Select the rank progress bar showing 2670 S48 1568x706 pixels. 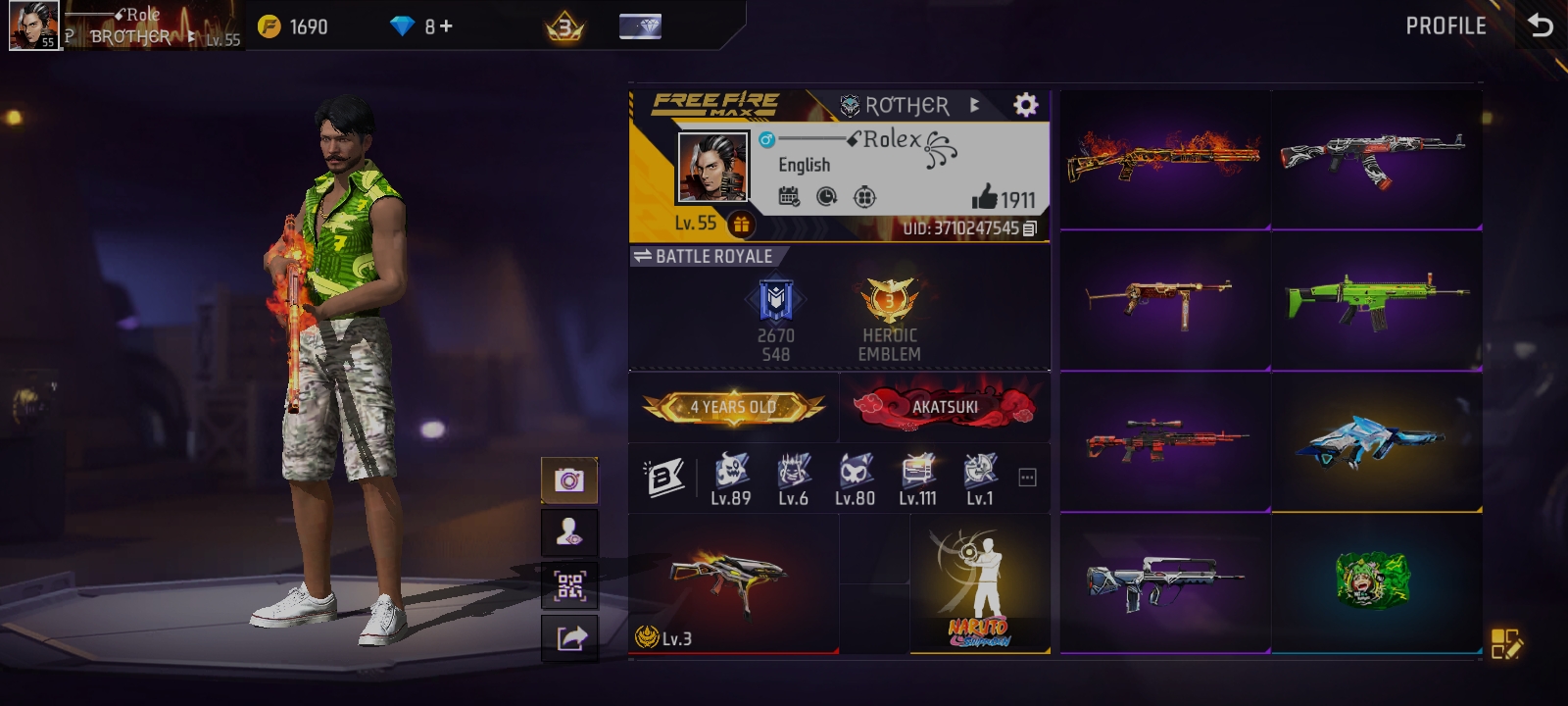point(774,312)
